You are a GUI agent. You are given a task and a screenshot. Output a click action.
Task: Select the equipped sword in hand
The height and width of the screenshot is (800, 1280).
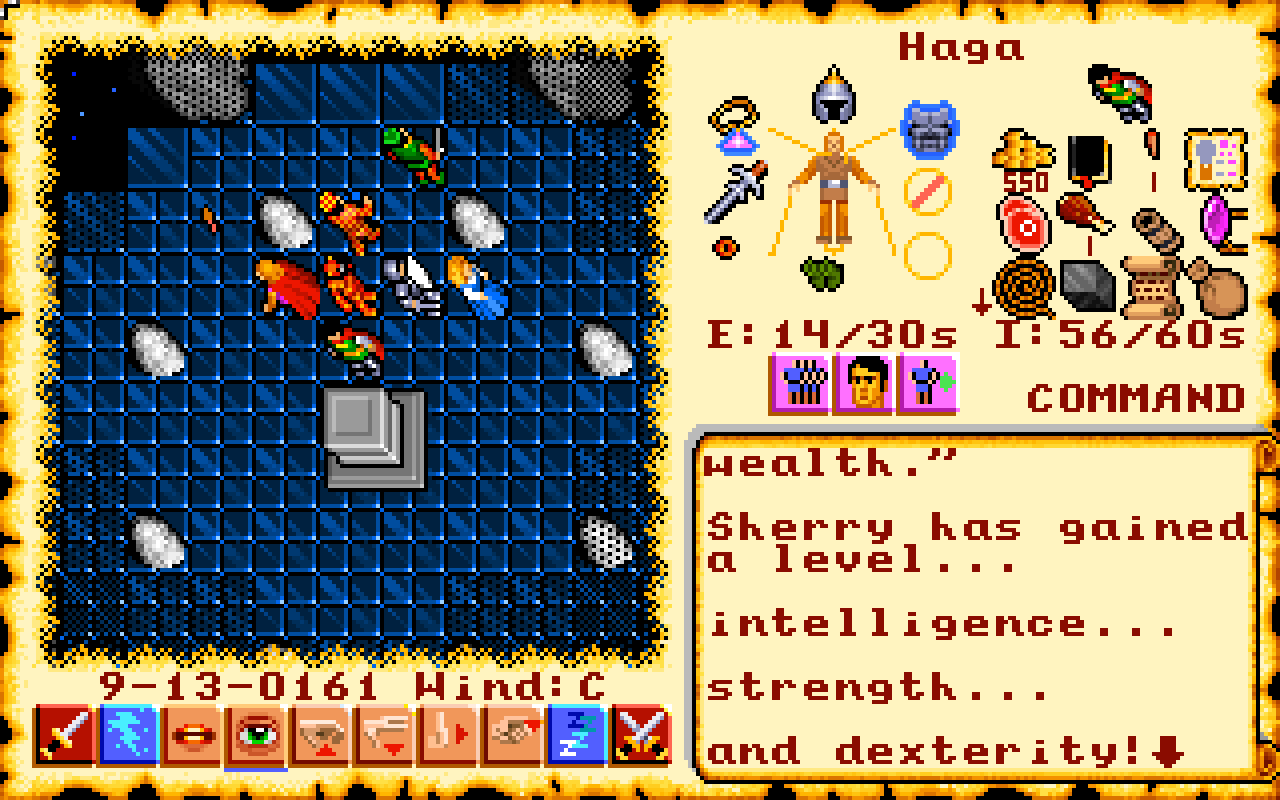[x=736, y=190]
